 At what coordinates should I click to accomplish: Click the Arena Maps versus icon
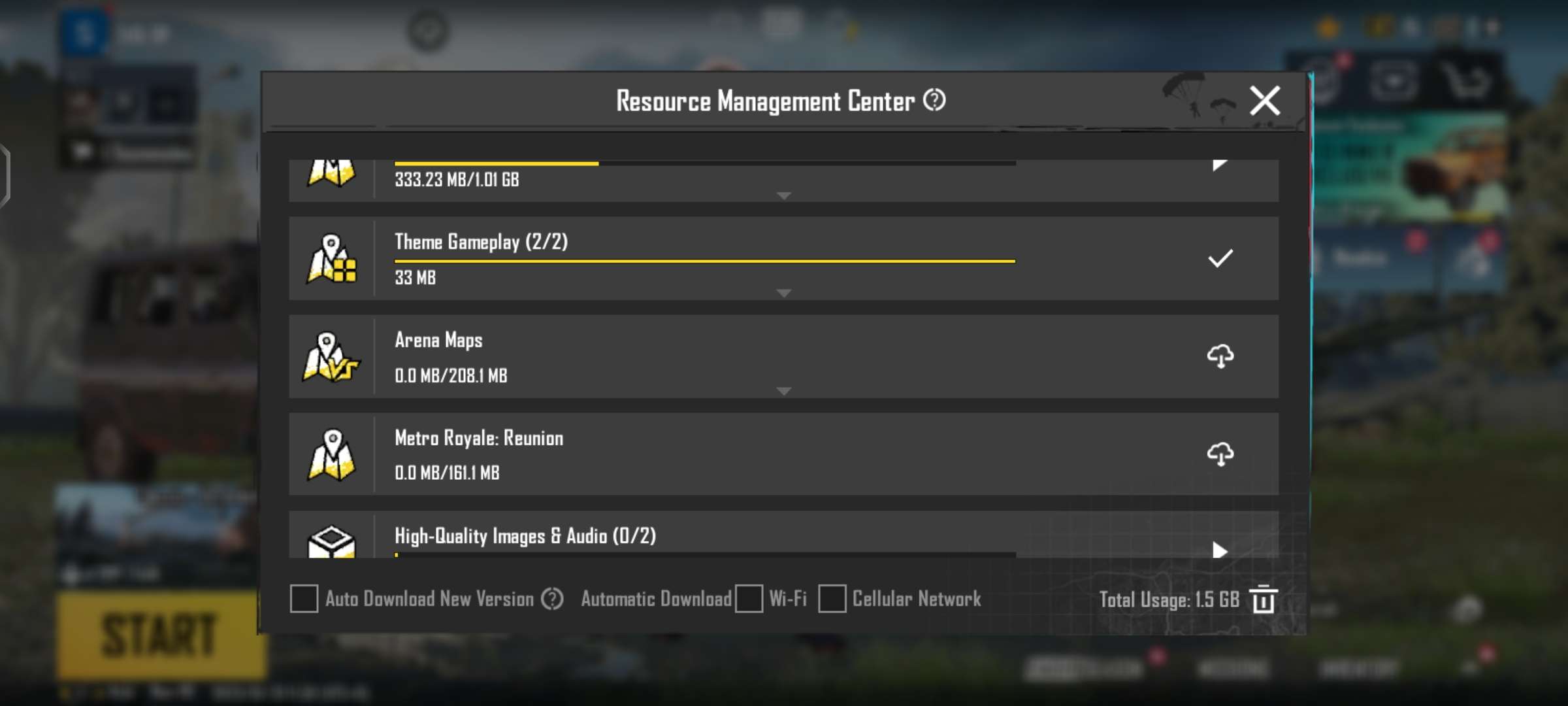click(x=331, y=357)
